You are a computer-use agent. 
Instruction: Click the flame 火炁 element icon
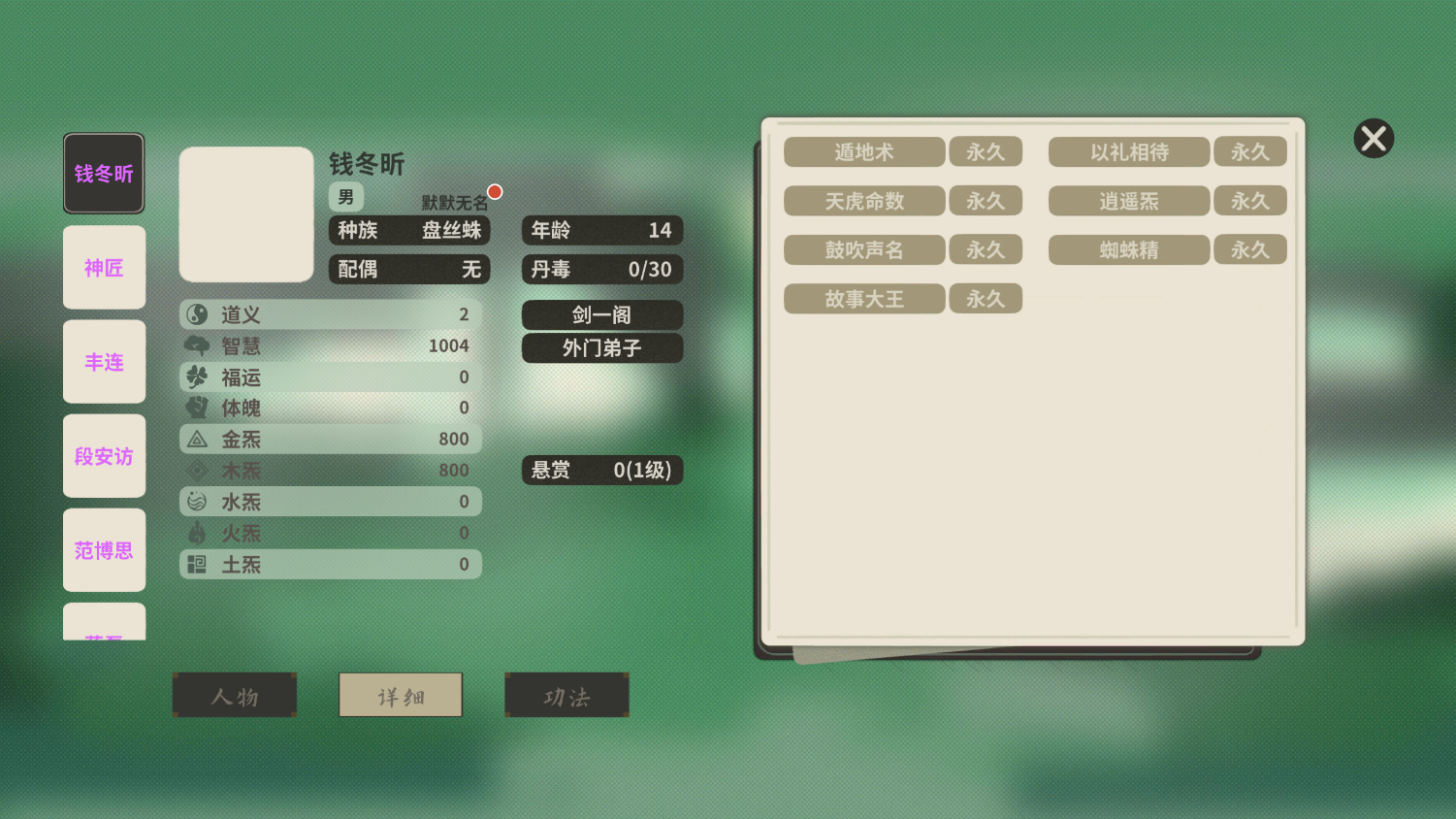click(x=197, y=532)
